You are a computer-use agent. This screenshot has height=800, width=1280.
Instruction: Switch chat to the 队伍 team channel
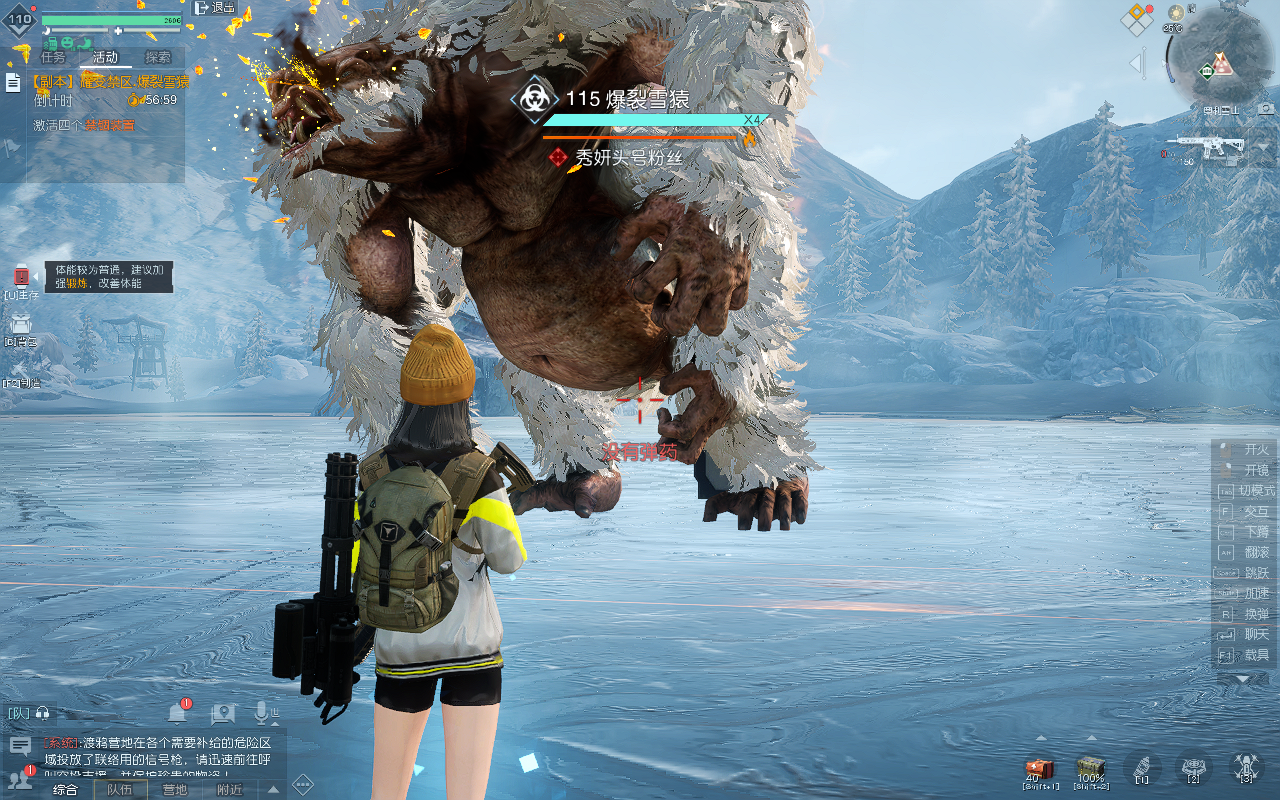coord(120,789)
